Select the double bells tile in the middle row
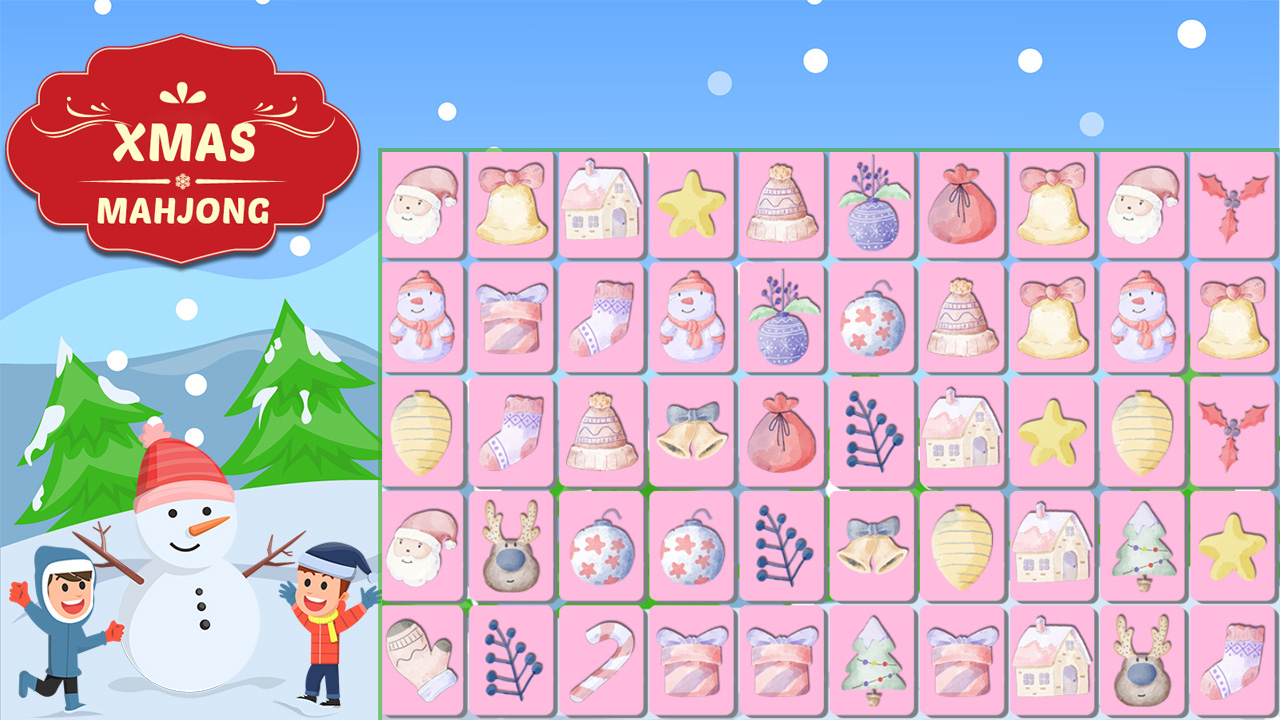The image size is (1280, 720). (690, 435)
